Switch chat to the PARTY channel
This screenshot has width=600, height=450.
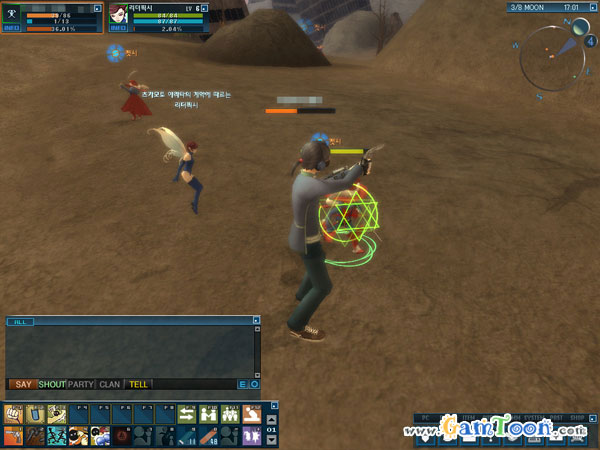click(x=81, y=384)
